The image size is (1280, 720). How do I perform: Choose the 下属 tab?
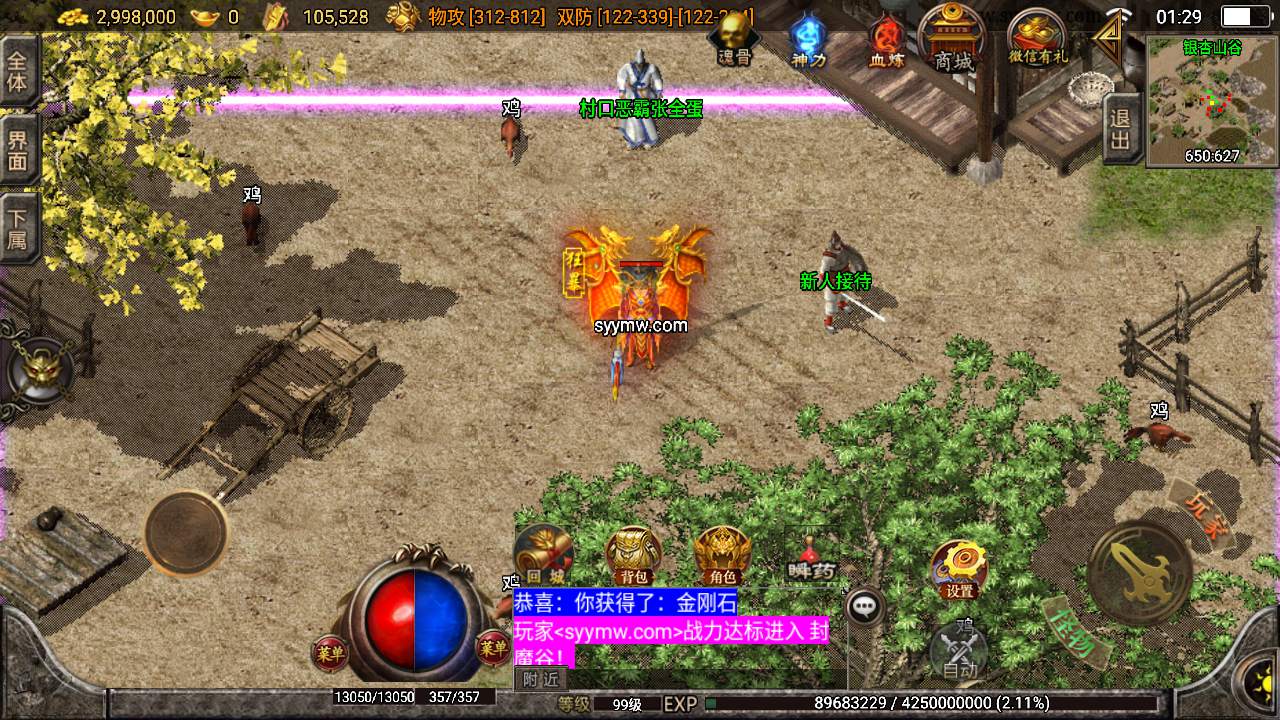[x=18, y=227]
